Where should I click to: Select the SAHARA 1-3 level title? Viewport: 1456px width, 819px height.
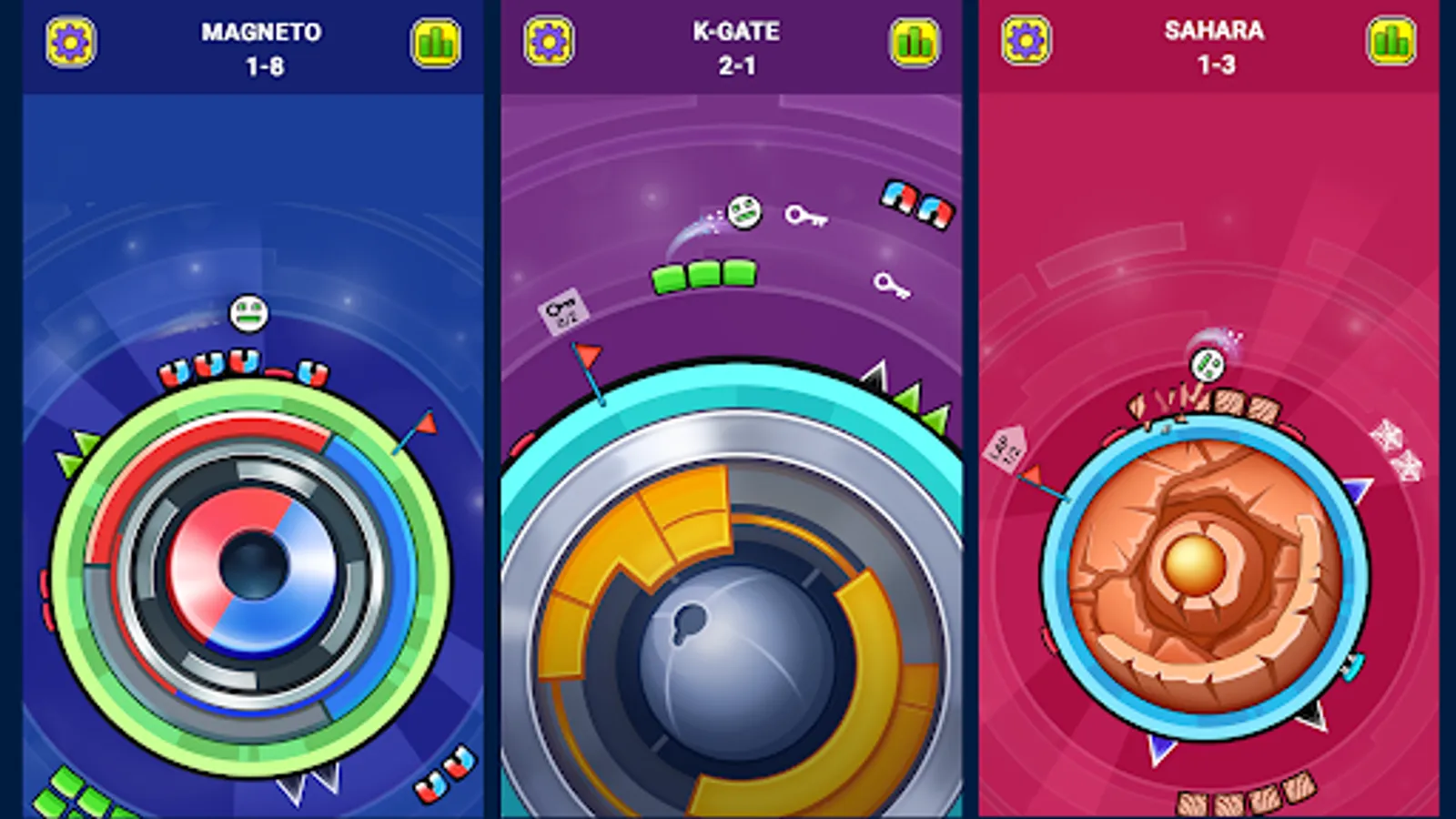[1214, 47]
